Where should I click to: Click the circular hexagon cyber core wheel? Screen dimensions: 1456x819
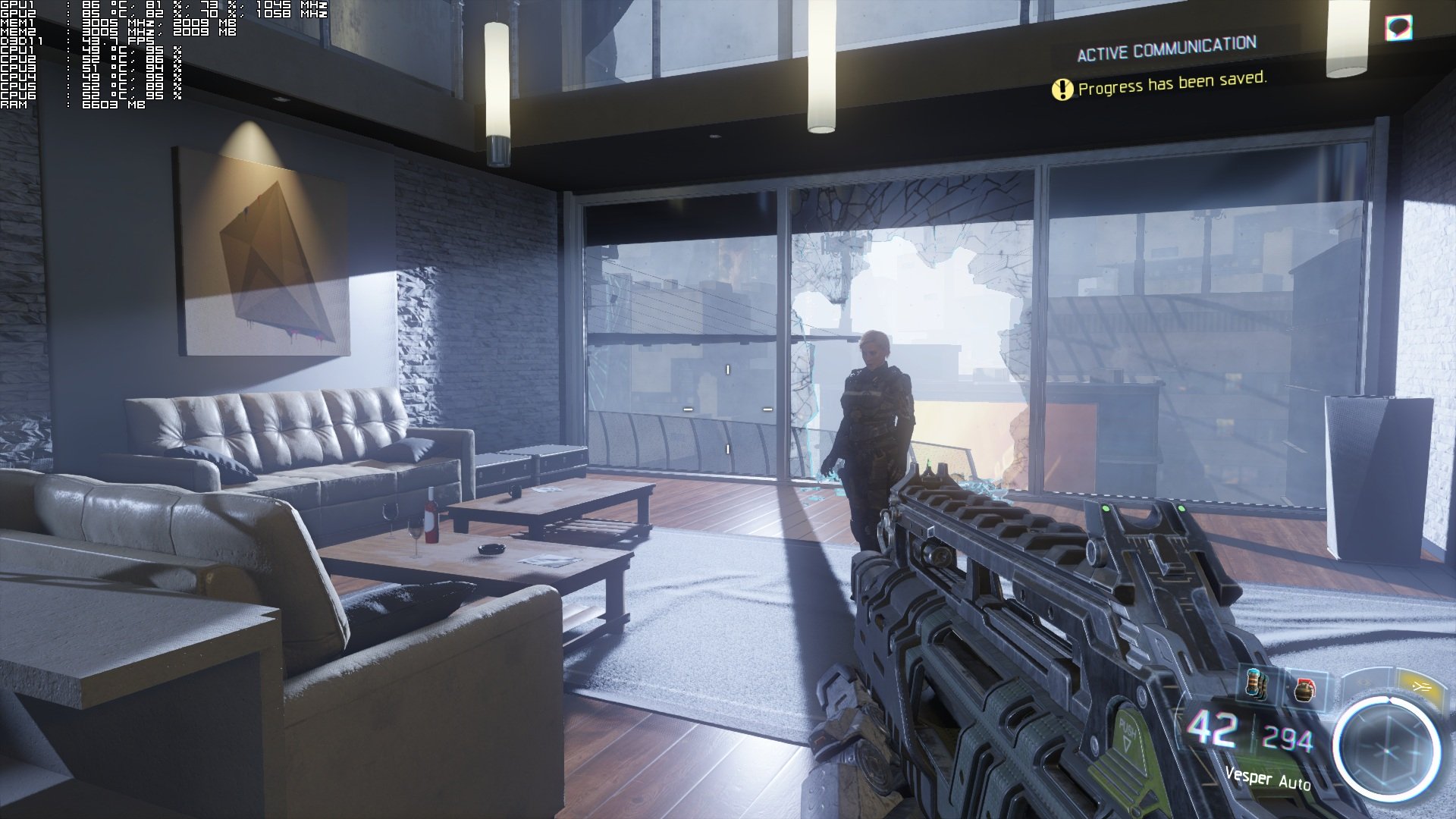coord(1387,748)
